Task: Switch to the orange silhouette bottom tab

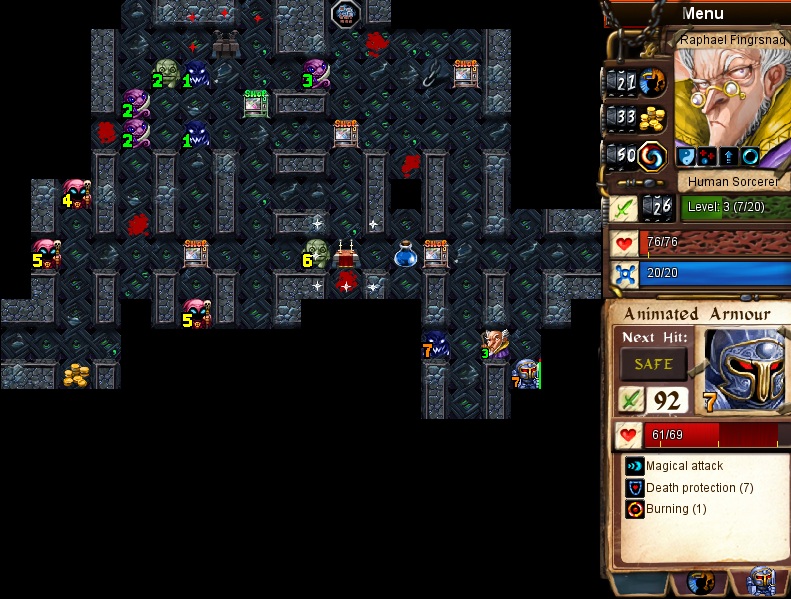Action: (x=699, y=583)
